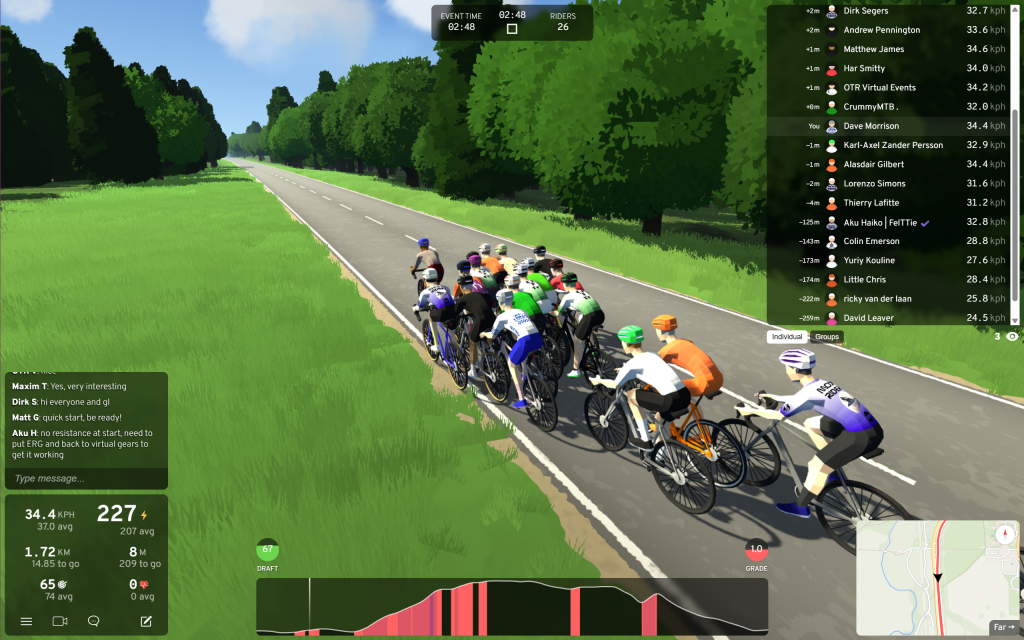Image resolution: width=1024 pixels, height=640 pixels.
Task: Select the Individual tab
Action: point(788,337)
